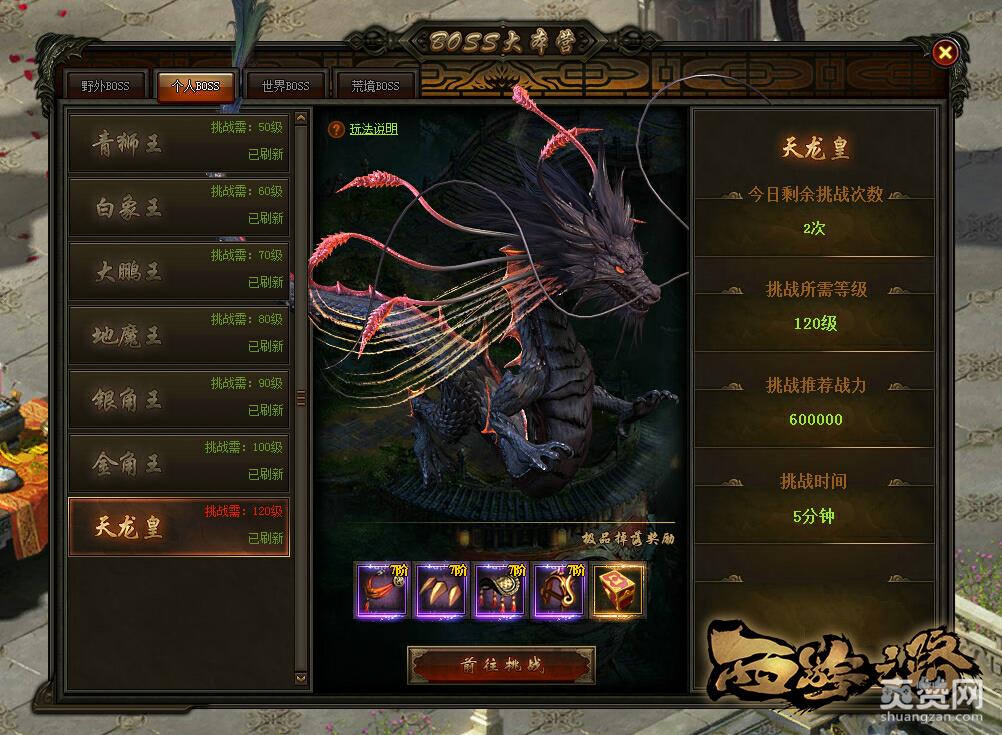
Task: View the tasseled saddle reward item
Action: pos(501,590)
